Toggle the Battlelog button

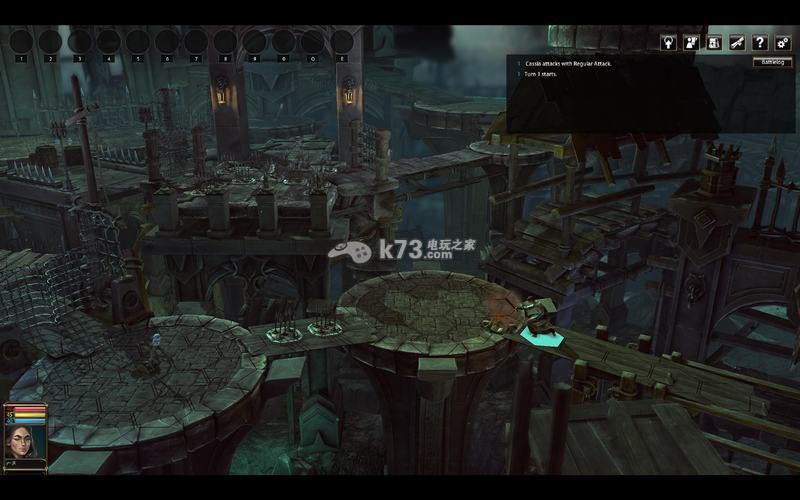point(771,62)
